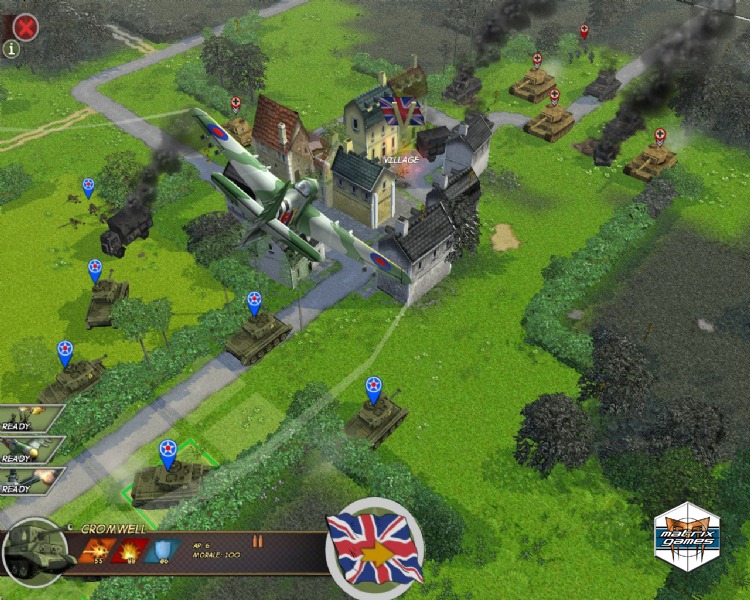Close the game with the red X button

pyautogui.click(x=25, y=25)
